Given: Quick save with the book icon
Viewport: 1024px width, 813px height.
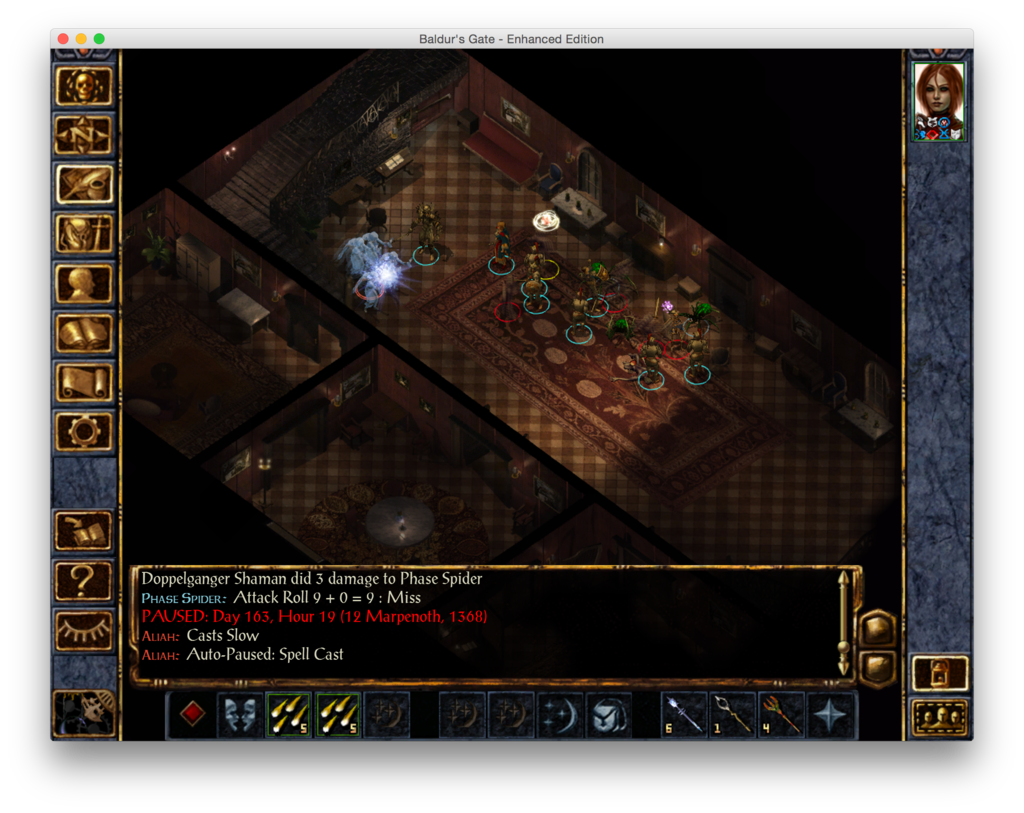Looking at the screenshot, I should coord(84,530).
